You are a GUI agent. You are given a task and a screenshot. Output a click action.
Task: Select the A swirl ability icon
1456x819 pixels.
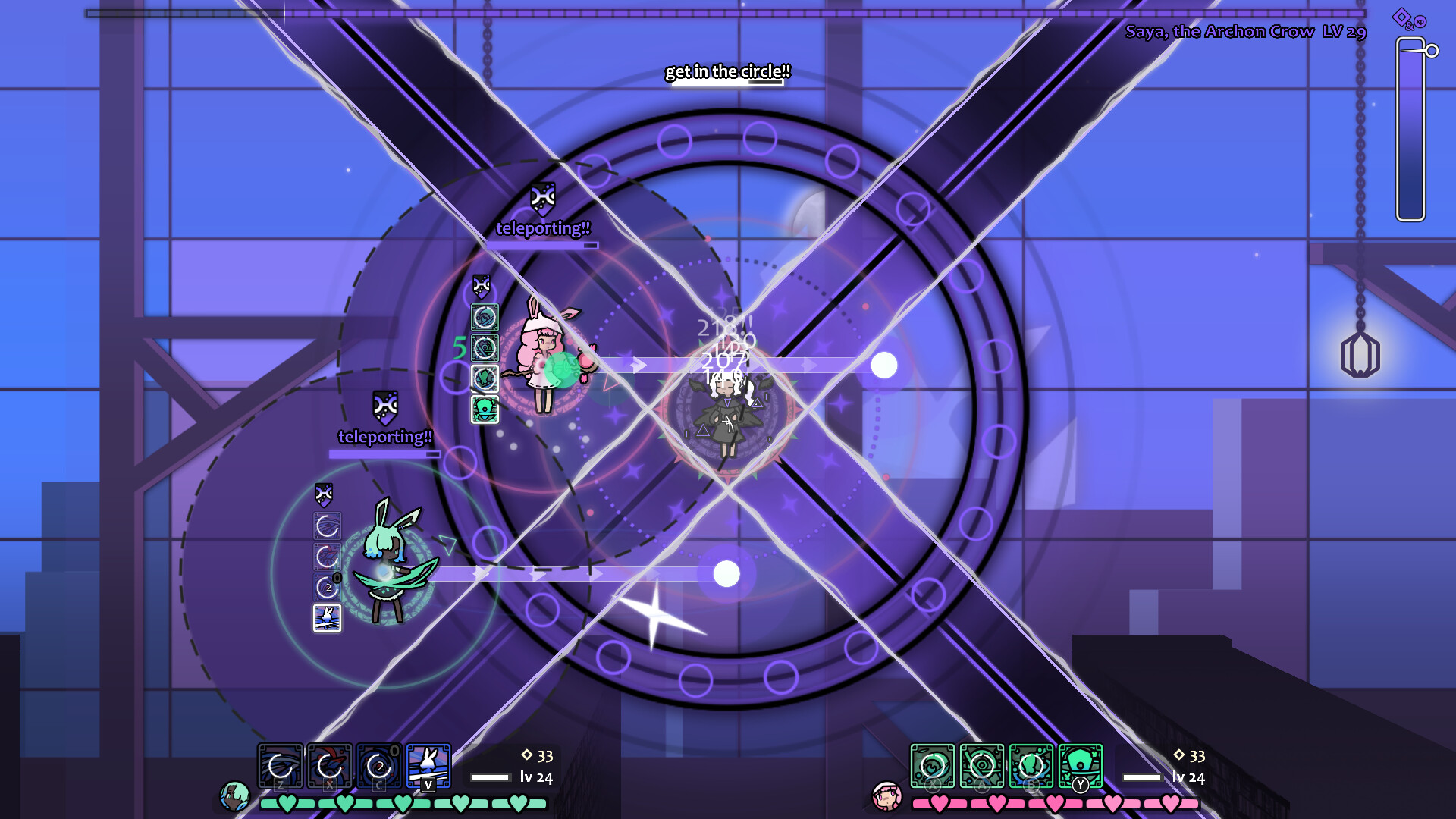pyautogui.click(x=983, y=767)
